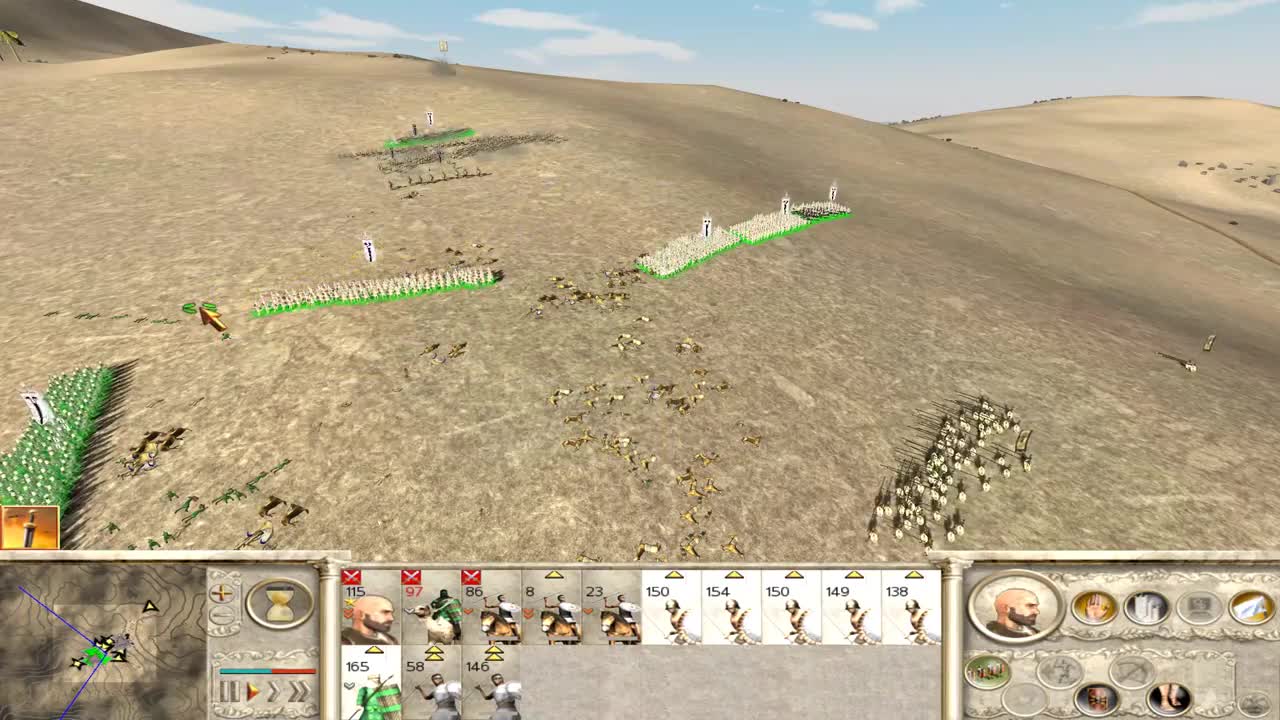The image size is (1280, 720).
Task: Zoom the minimap in with the plus icon
Action: (x=221, y=593)
